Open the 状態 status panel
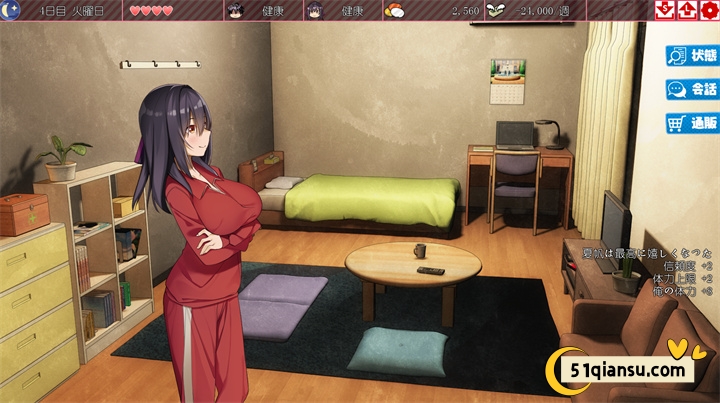Screen dimensions: 720x403 coord(693,56)
